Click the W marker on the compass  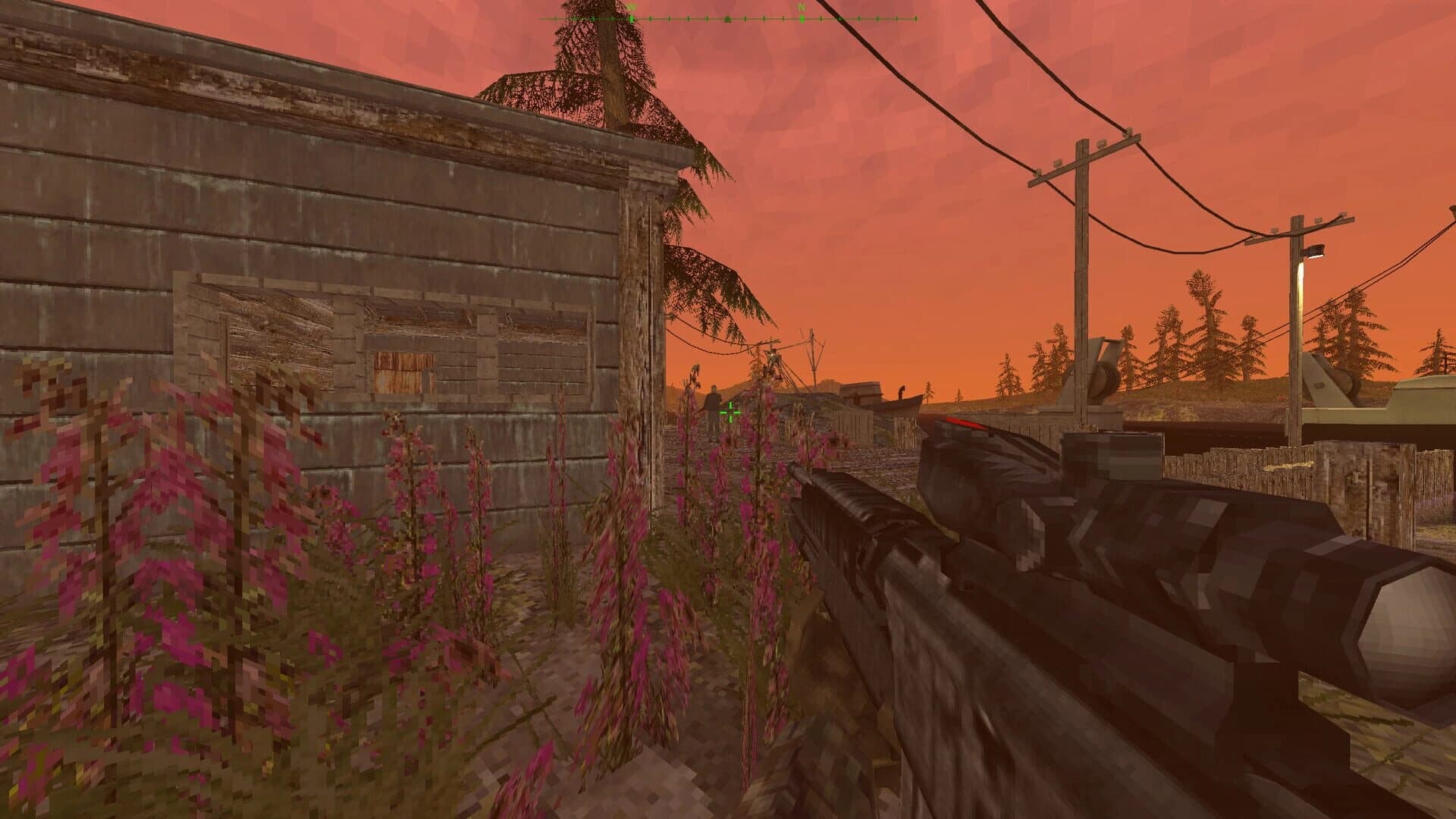point(631,9)
